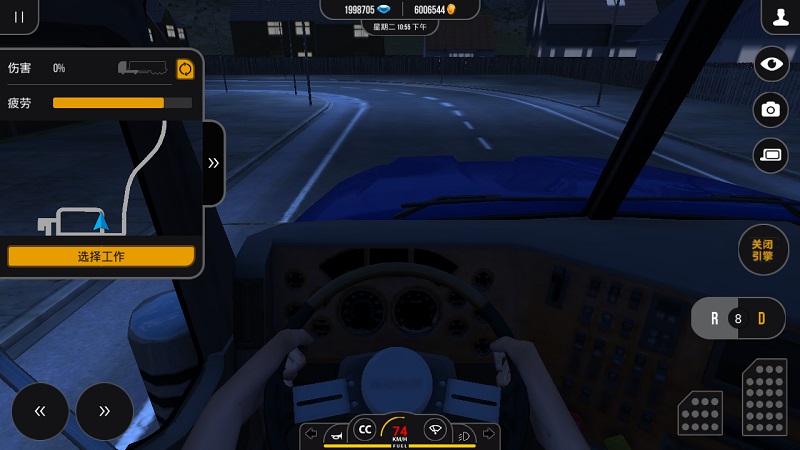Tap the orange refresh icon beside the truck
Screen dimensions: 800x450
tap(185, 68)
